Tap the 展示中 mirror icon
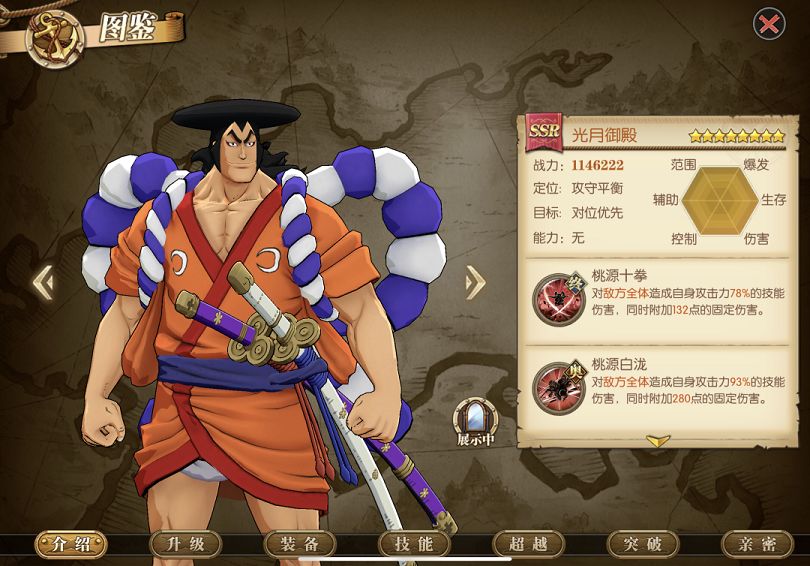 [474, 421]
